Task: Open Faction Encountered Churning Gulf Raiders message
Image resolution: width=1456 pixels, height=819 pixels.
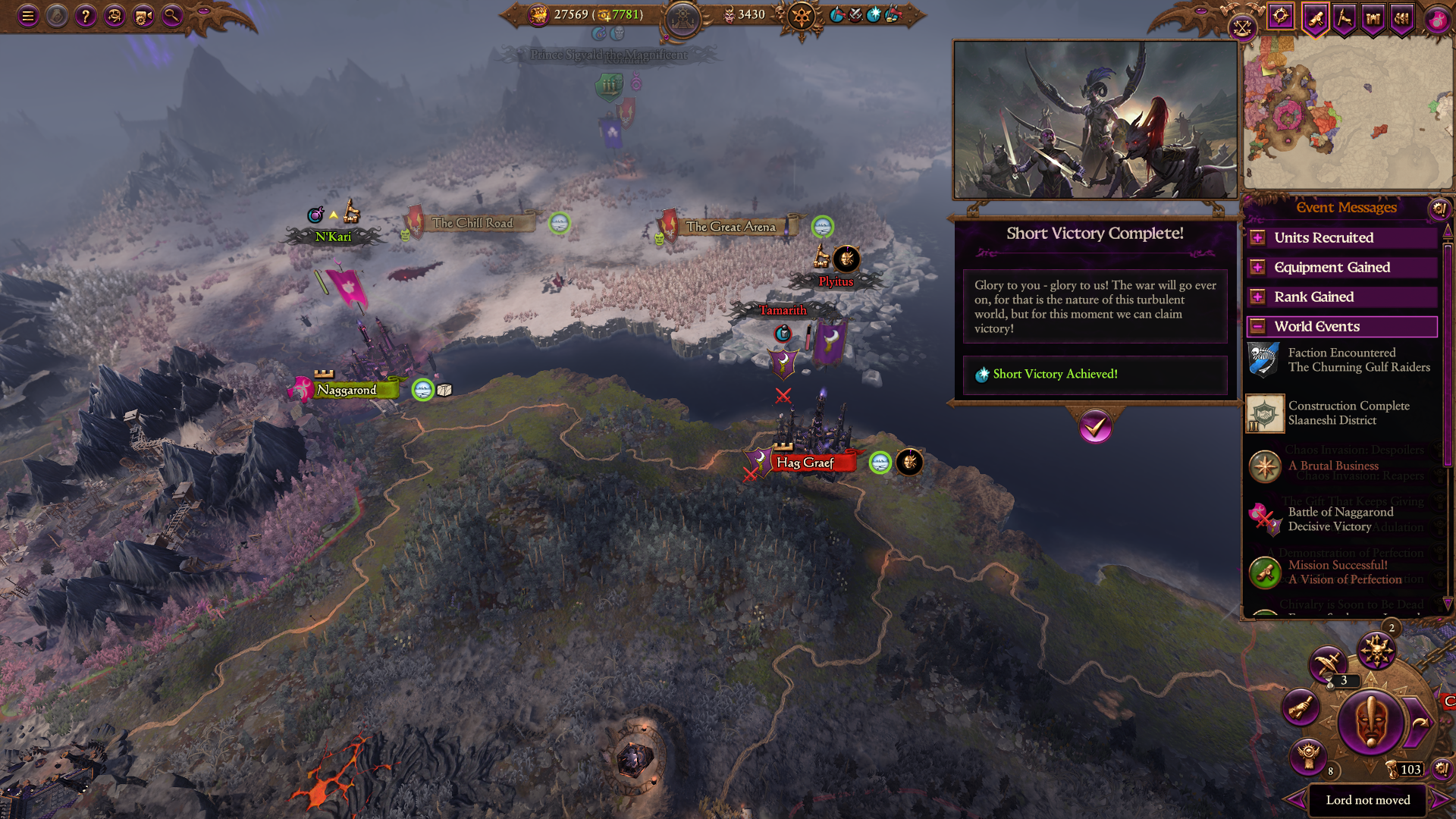Action: (x=1357, y=360)
